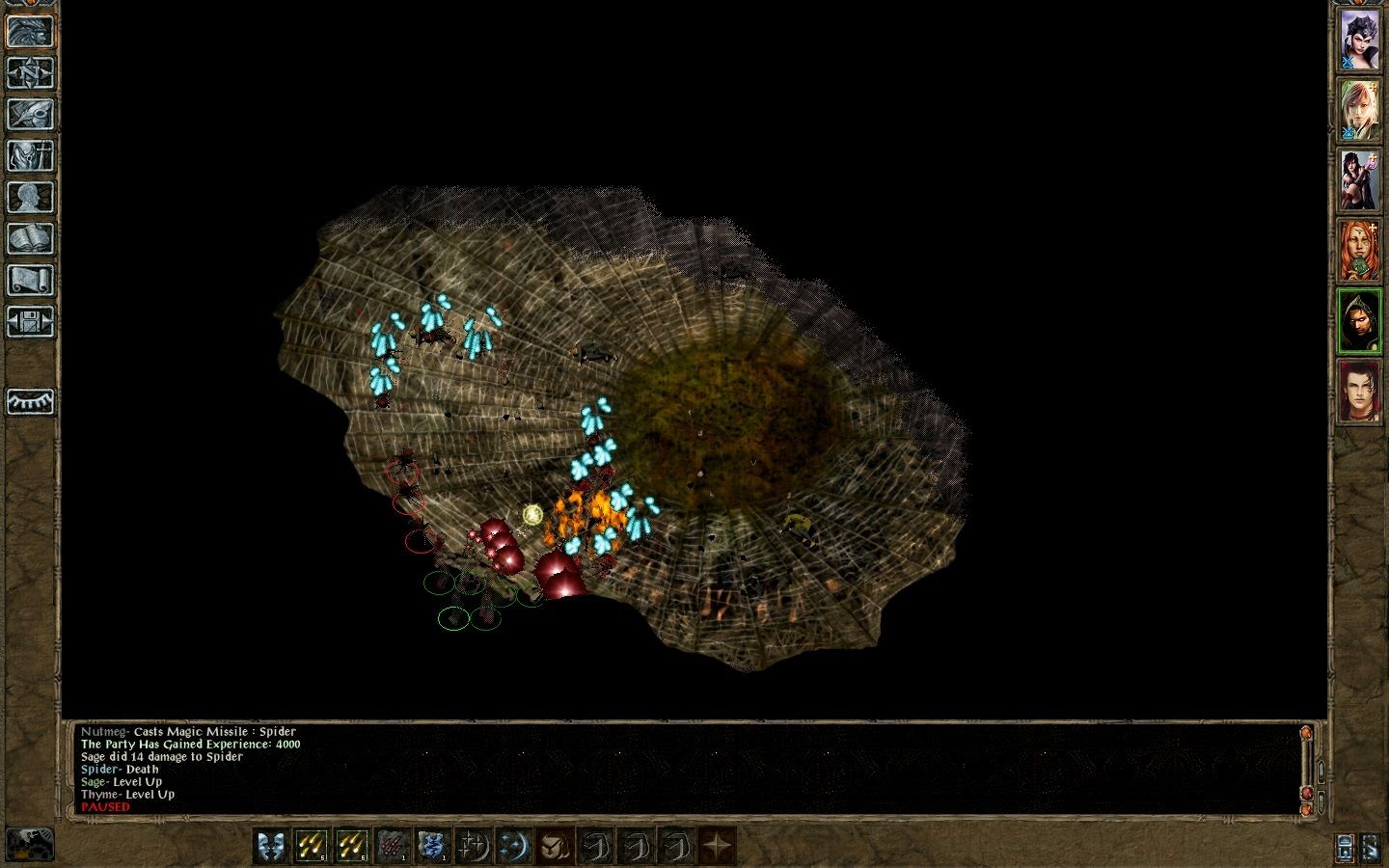The width and height of the screenshot is (1389, 868).
Task: Open the area map (compass icon)
Action: (x=30, y=72)
